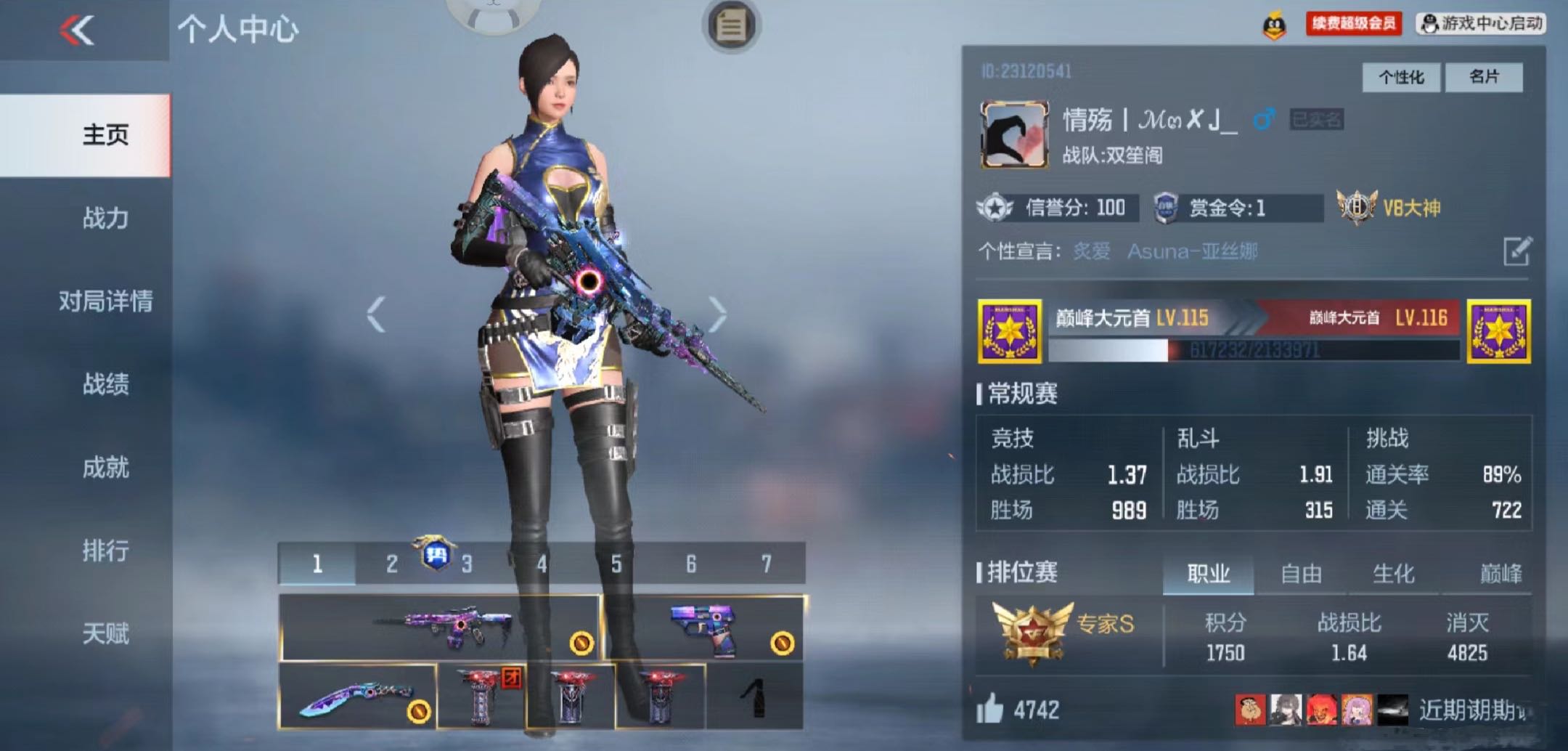The width and height of the screenshot is (1568, 751).
Task: Pick the curved knife melee slot
Action: click(358, 697)
